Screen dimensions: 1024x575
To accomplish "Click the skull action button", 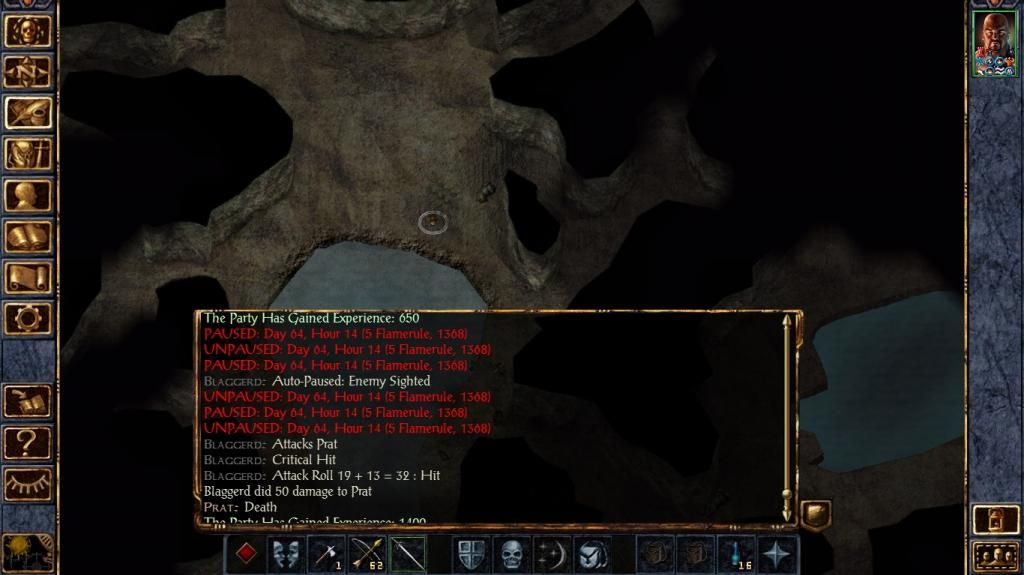I will [x=512, y=553].
